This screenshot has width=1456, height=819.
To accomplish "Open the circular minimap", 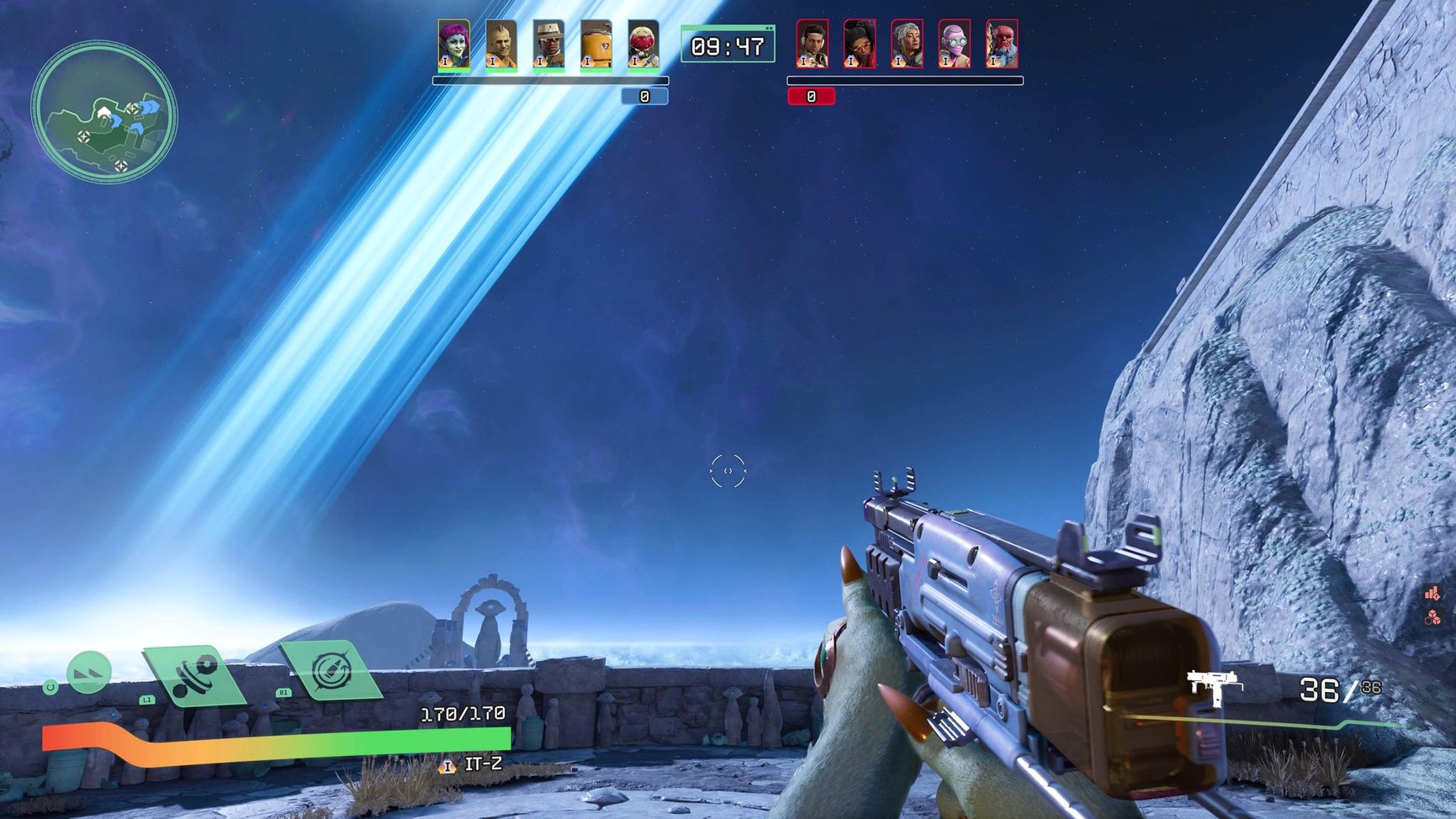I will [x=104, y=113].
